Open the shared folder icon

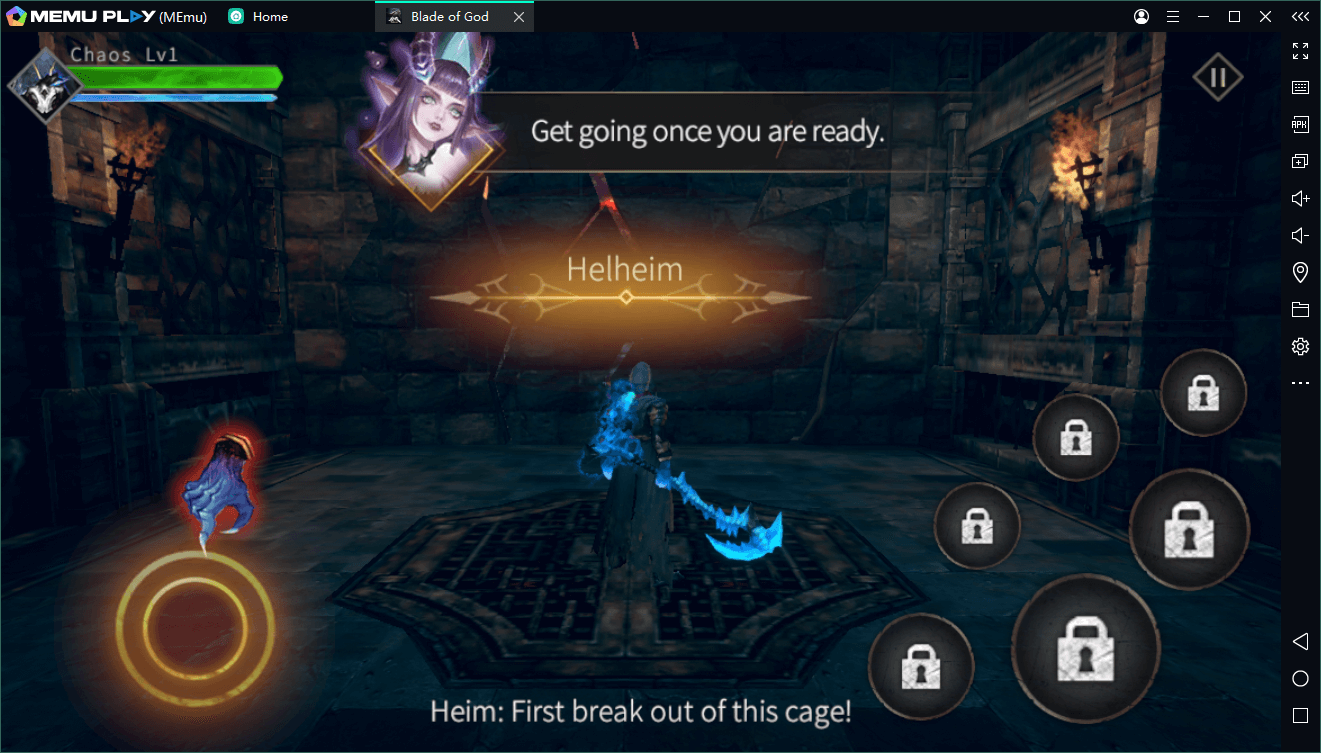1300,310
